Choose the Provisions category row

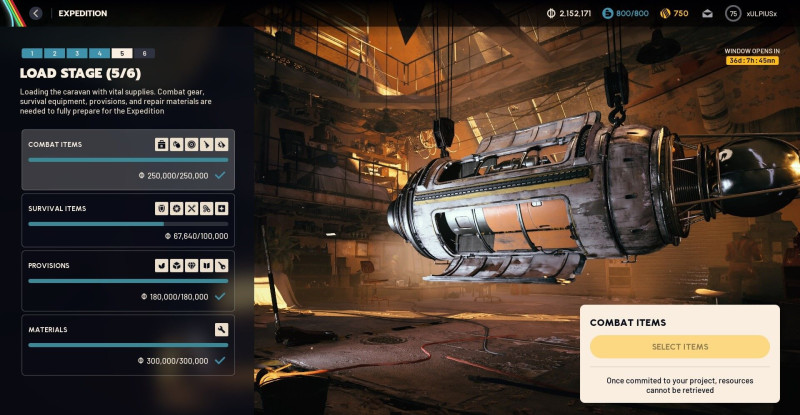pos(128,280)
